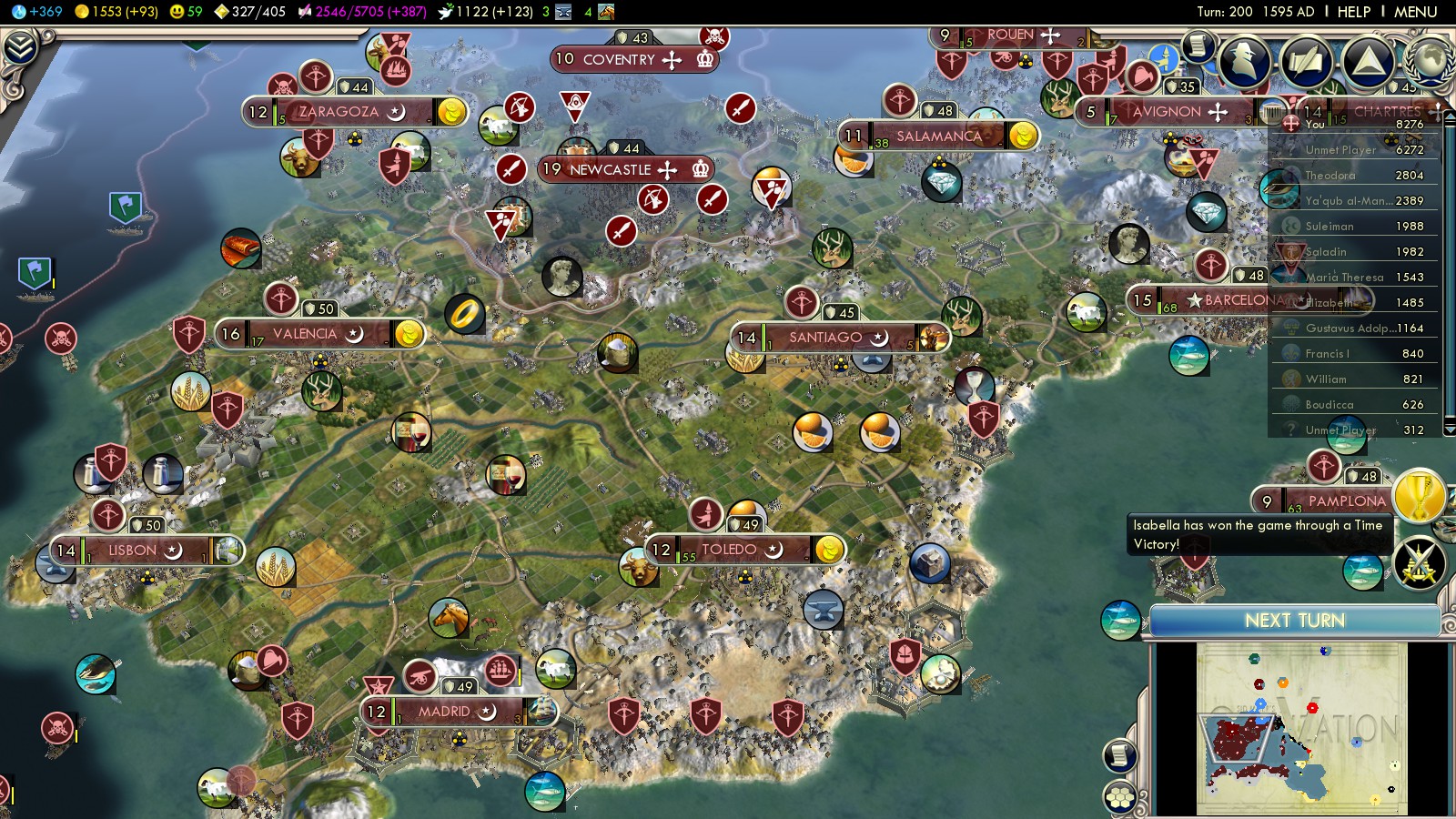Select the Madrid city banner
This screenshot has width=1456, height=819.
tap(444, 712)
